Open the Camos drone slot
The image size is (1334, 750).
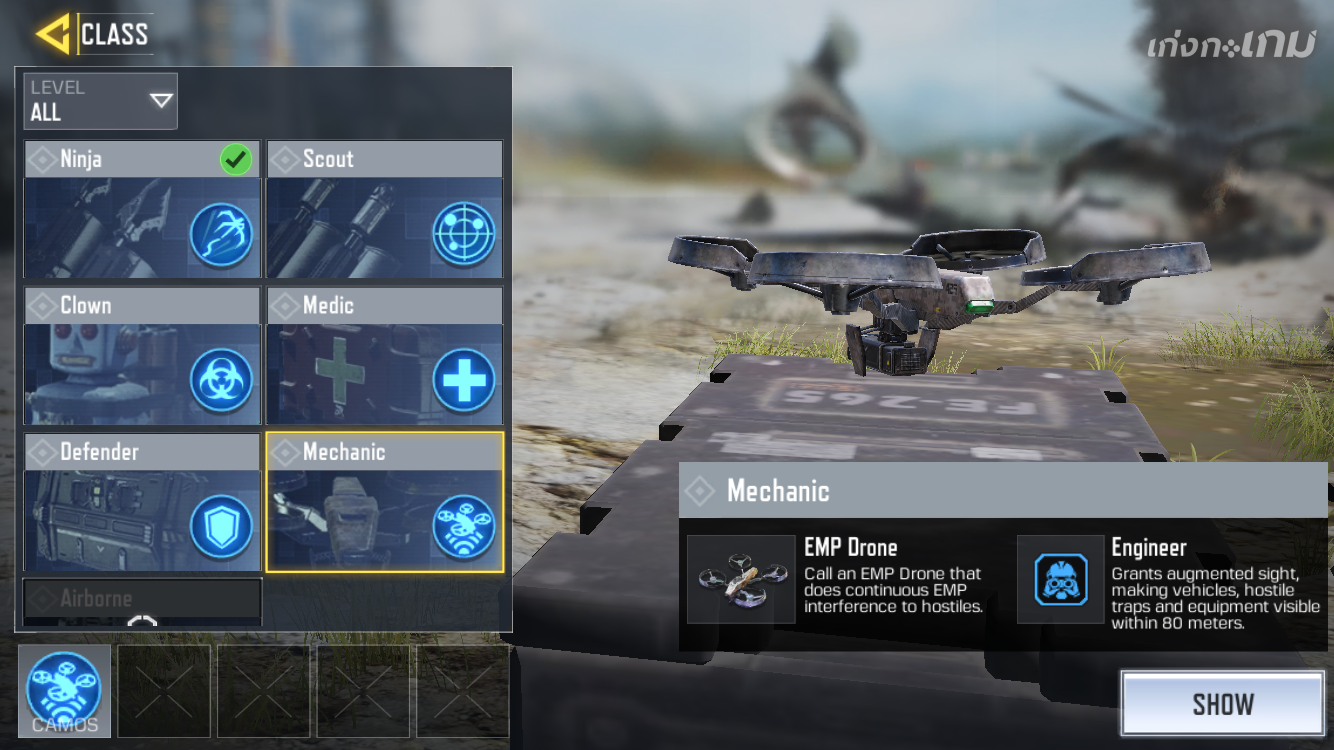pos(64,691)
